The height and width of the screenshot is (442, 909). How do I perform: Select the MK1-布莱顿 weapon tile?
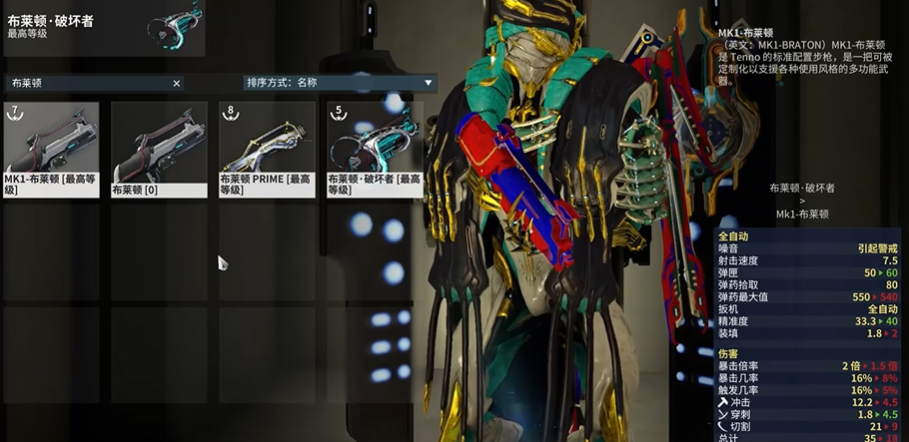tap(51, 148)
